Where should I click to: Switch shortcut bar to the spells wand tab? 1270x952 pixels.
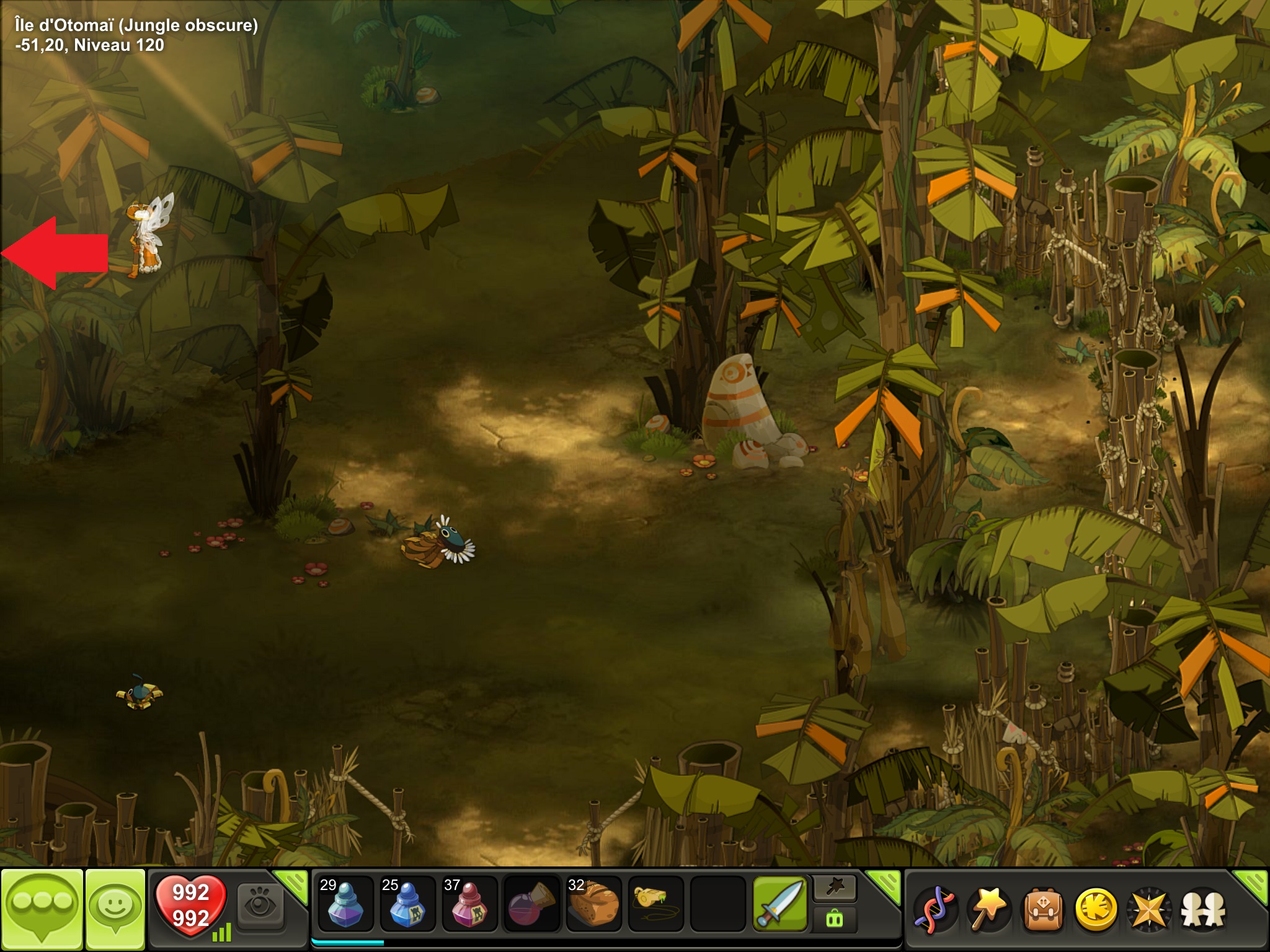pos(835,889)
